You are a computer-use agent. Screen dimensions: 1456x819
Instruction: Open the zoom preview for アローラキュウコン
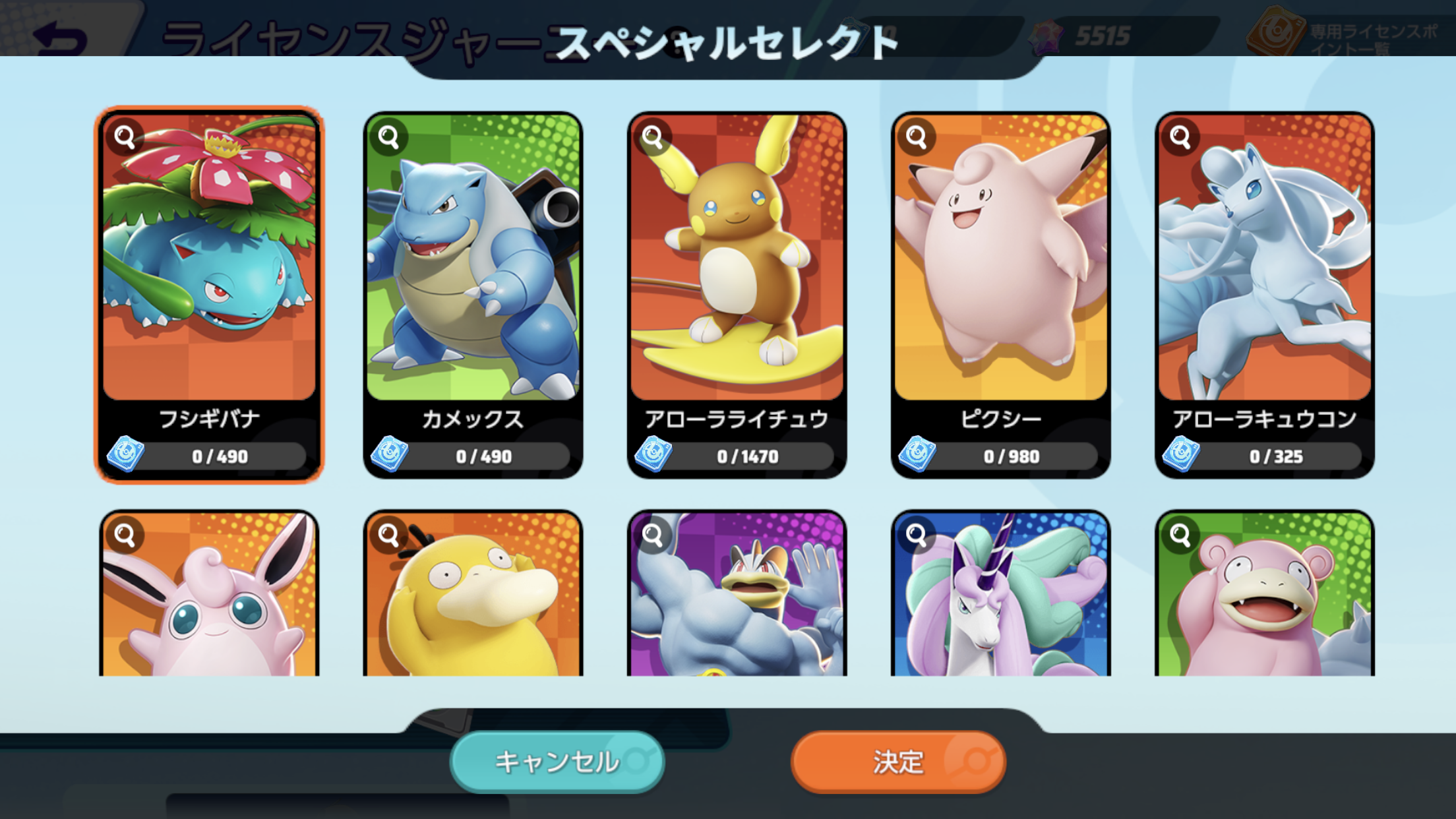tap(1180, 136)
